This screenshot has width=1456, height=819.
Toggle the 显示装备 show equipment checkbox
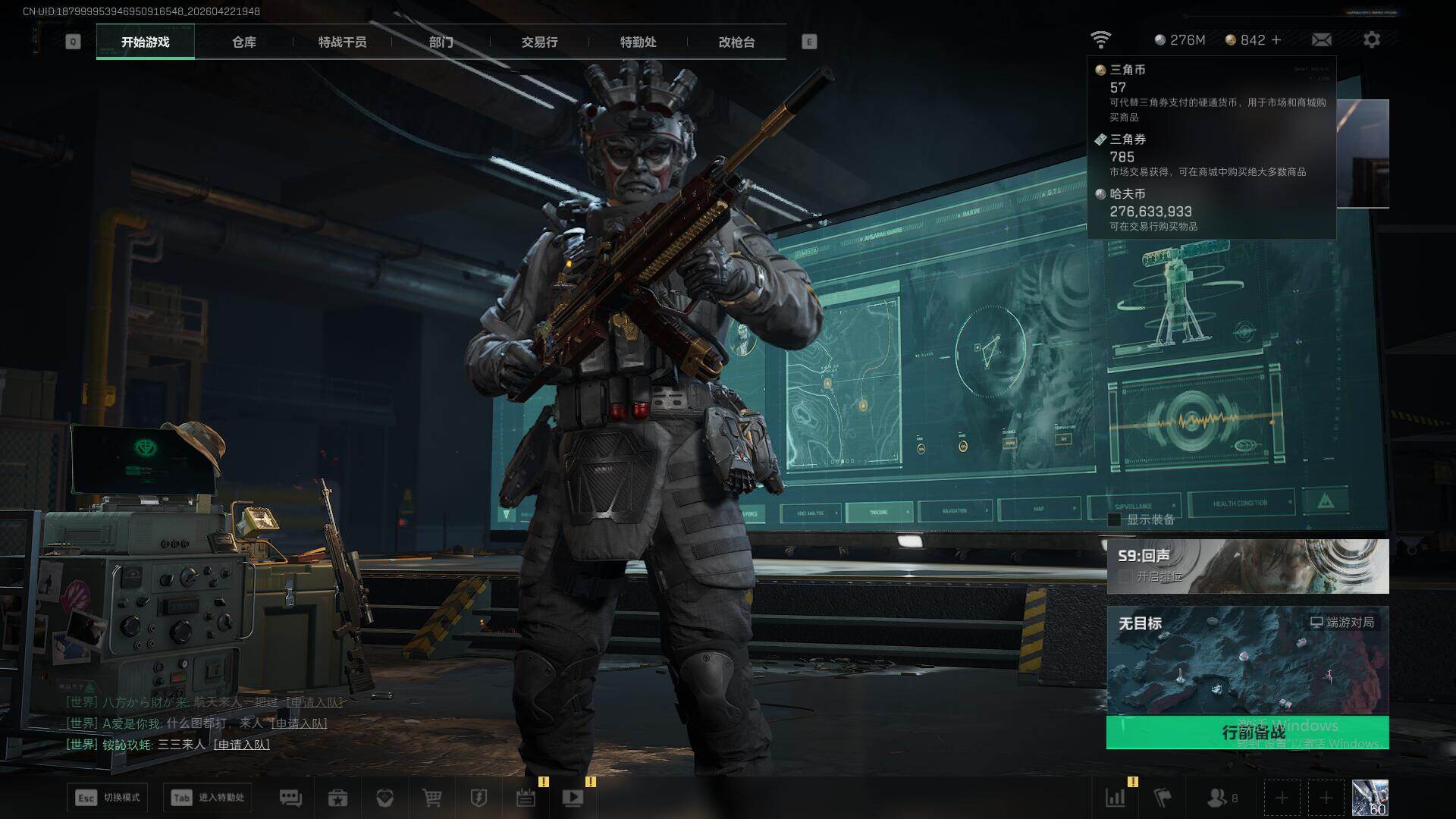click(1115, 519)
